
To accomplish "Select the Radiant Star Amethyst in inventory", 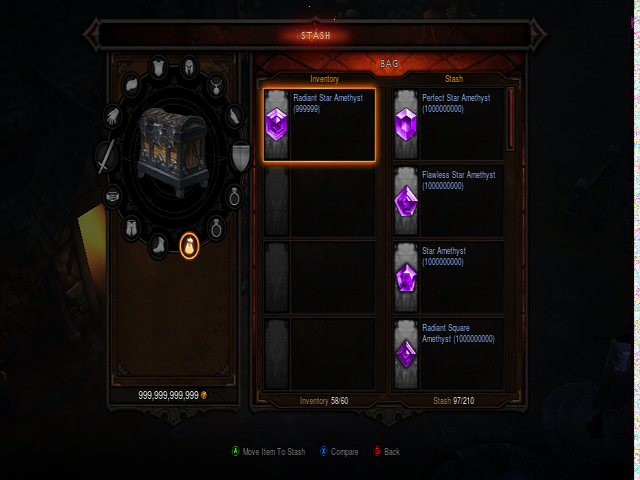I will pyautogui.click(x=320, y=125).
